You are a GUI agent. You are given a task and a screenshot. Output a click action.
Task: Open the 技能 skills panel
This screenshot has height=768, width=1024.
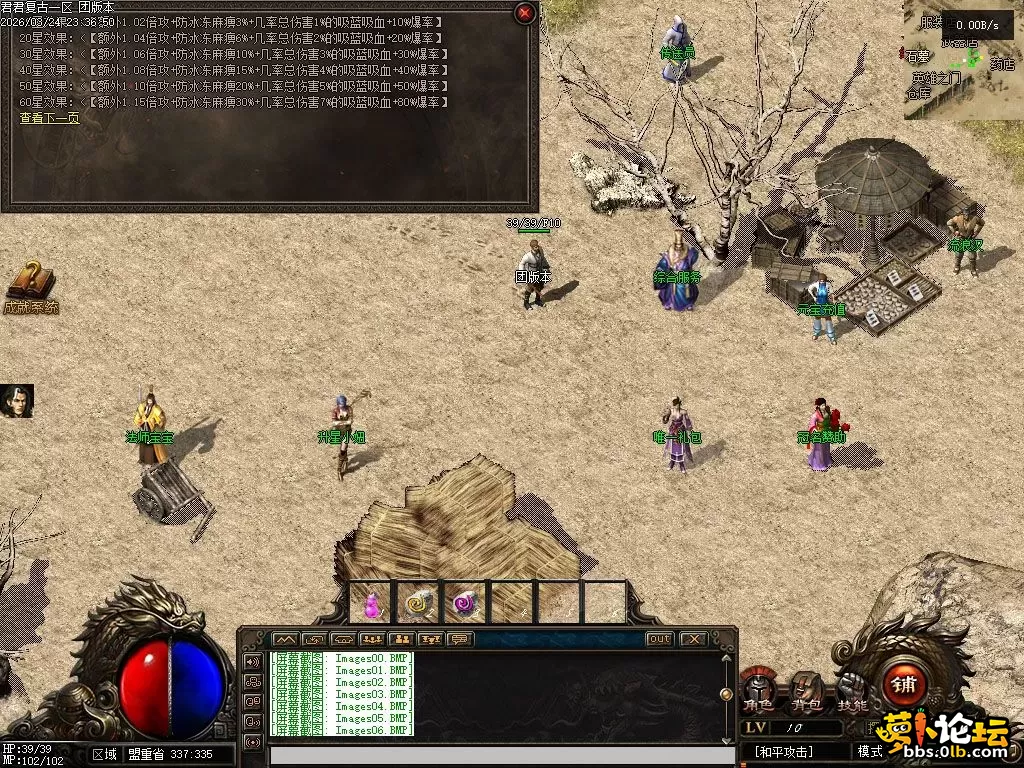pos(852,689)
